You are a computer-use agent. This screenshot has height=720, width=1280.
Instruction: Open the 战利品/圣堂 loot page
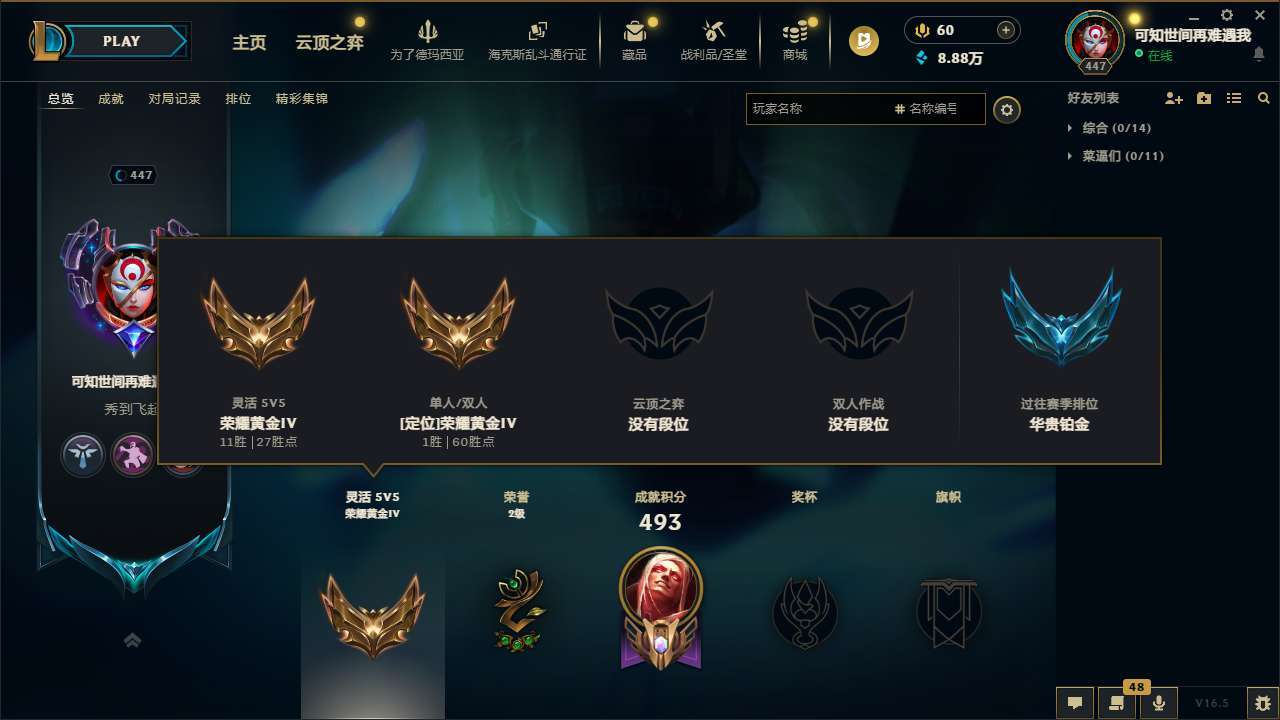[x=714, y=41]
